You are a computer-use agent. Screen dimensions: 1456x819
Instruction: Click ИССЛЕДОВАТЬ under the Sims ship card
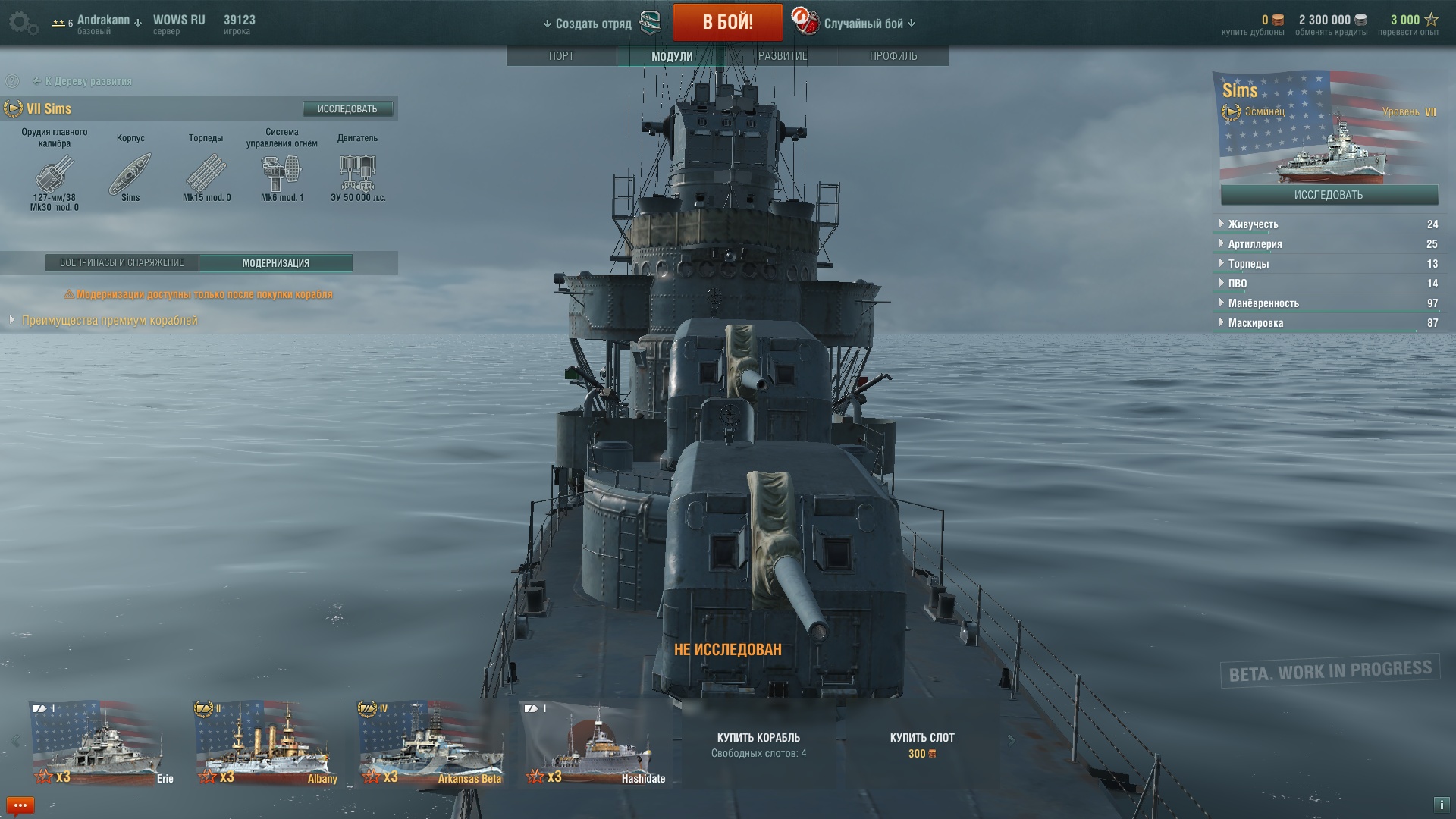[1329, 195]
